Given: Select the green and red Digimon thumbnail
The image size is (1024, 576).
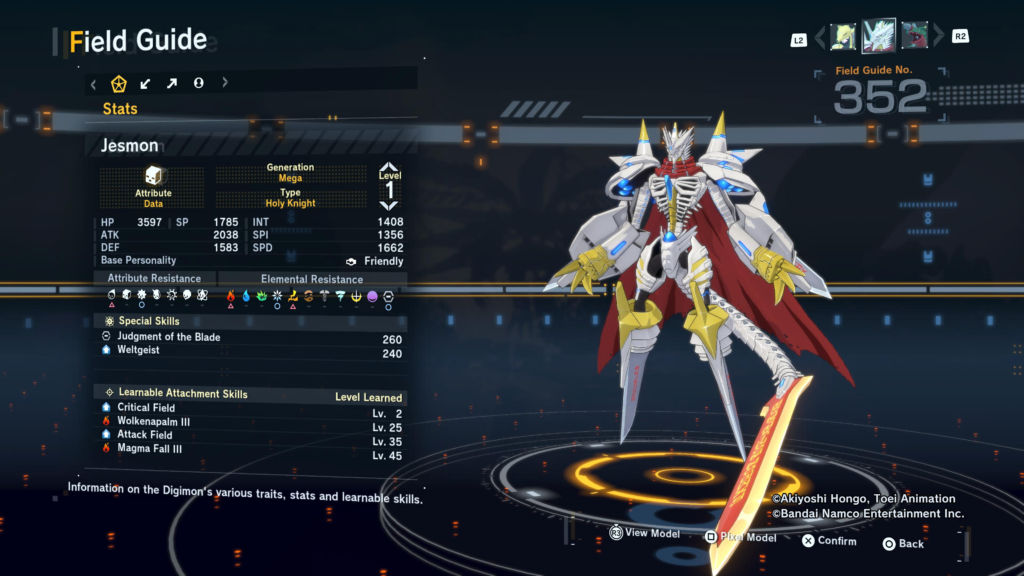Looking at the screenshot, I should point(914,37).
